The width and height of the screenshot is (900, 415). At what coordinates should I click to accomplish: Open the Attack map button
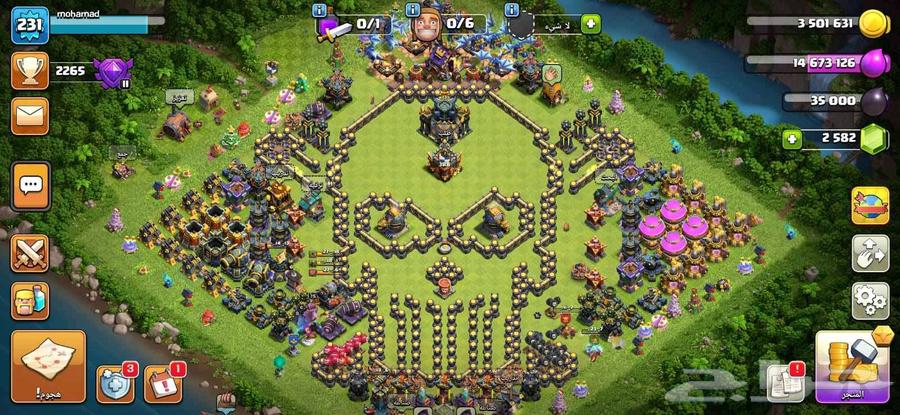point(48,366)
